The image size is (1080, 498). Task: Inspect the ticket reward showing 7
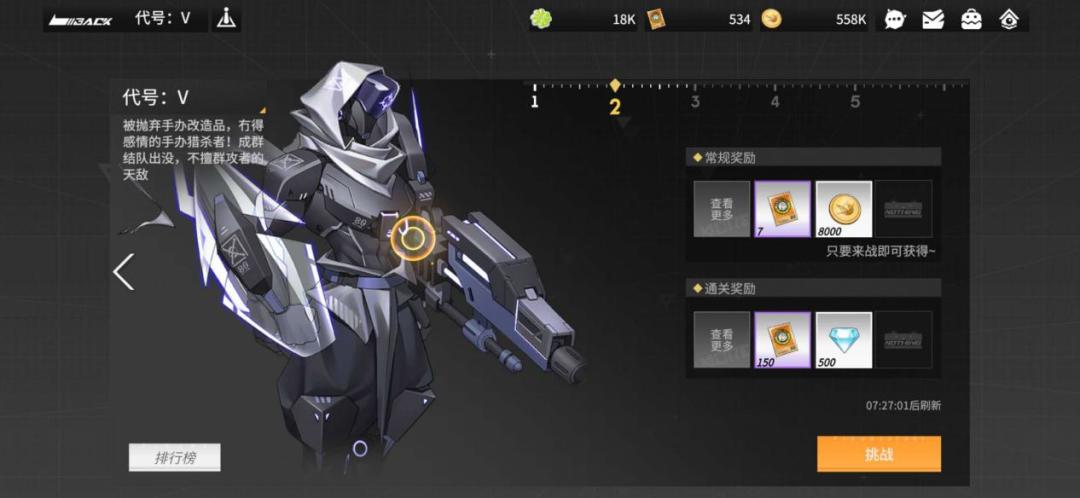click(x=782, y=209)
